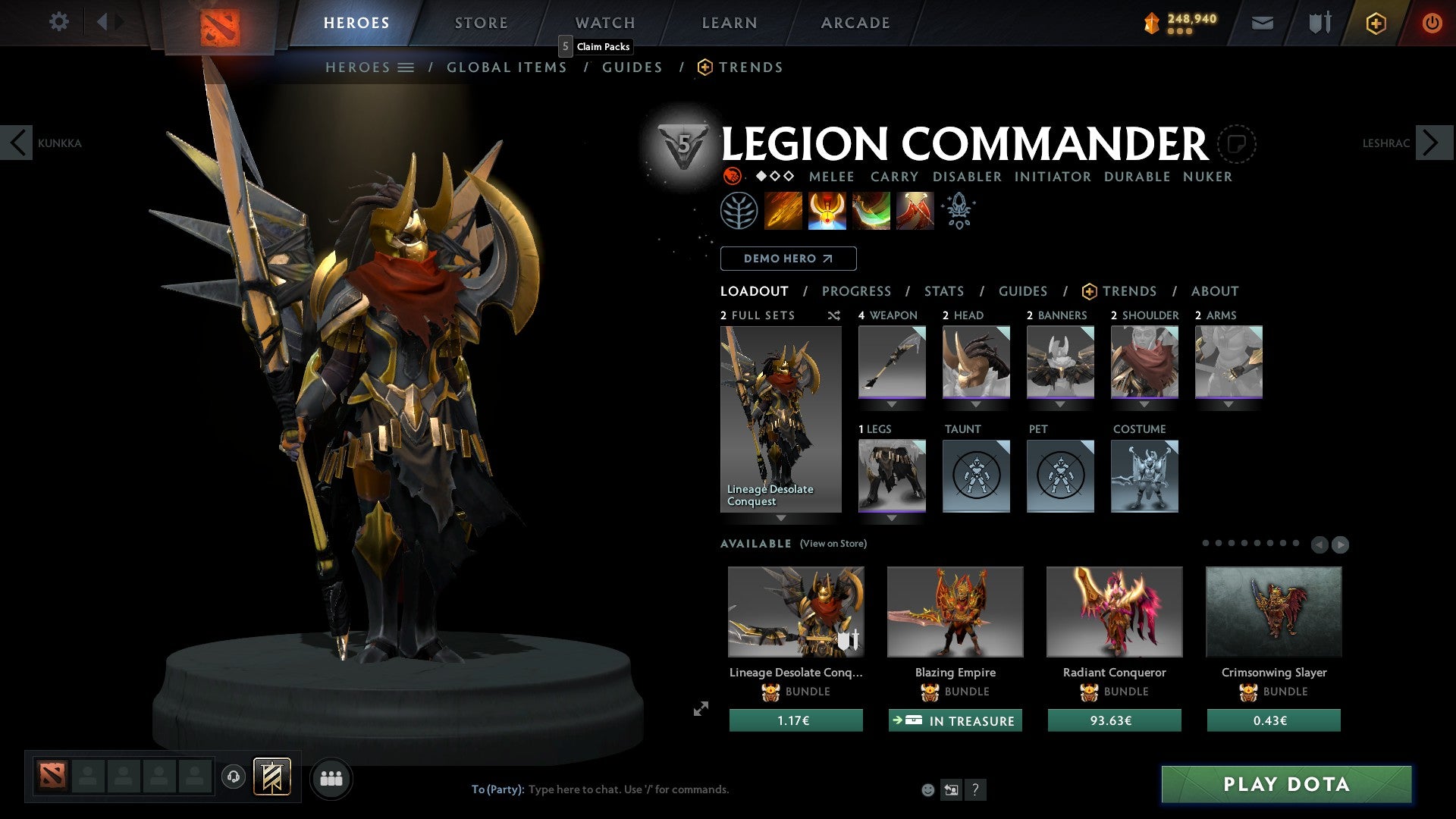Open settings with the gear icon
Screen dimensions: 1456x819
click(58, 22)
